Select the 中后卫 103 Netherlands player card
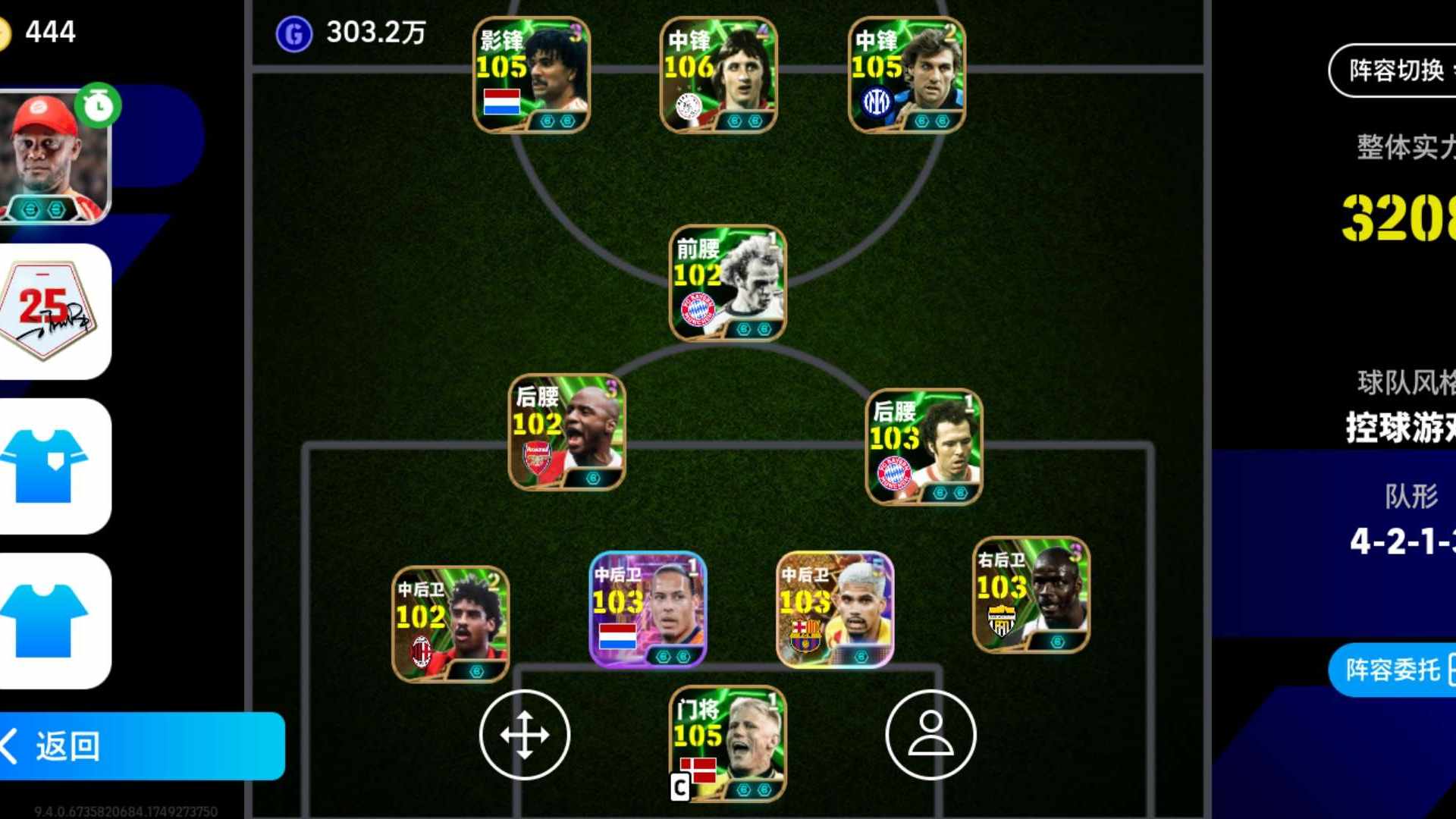1456x819 pixels. point(648,610)
